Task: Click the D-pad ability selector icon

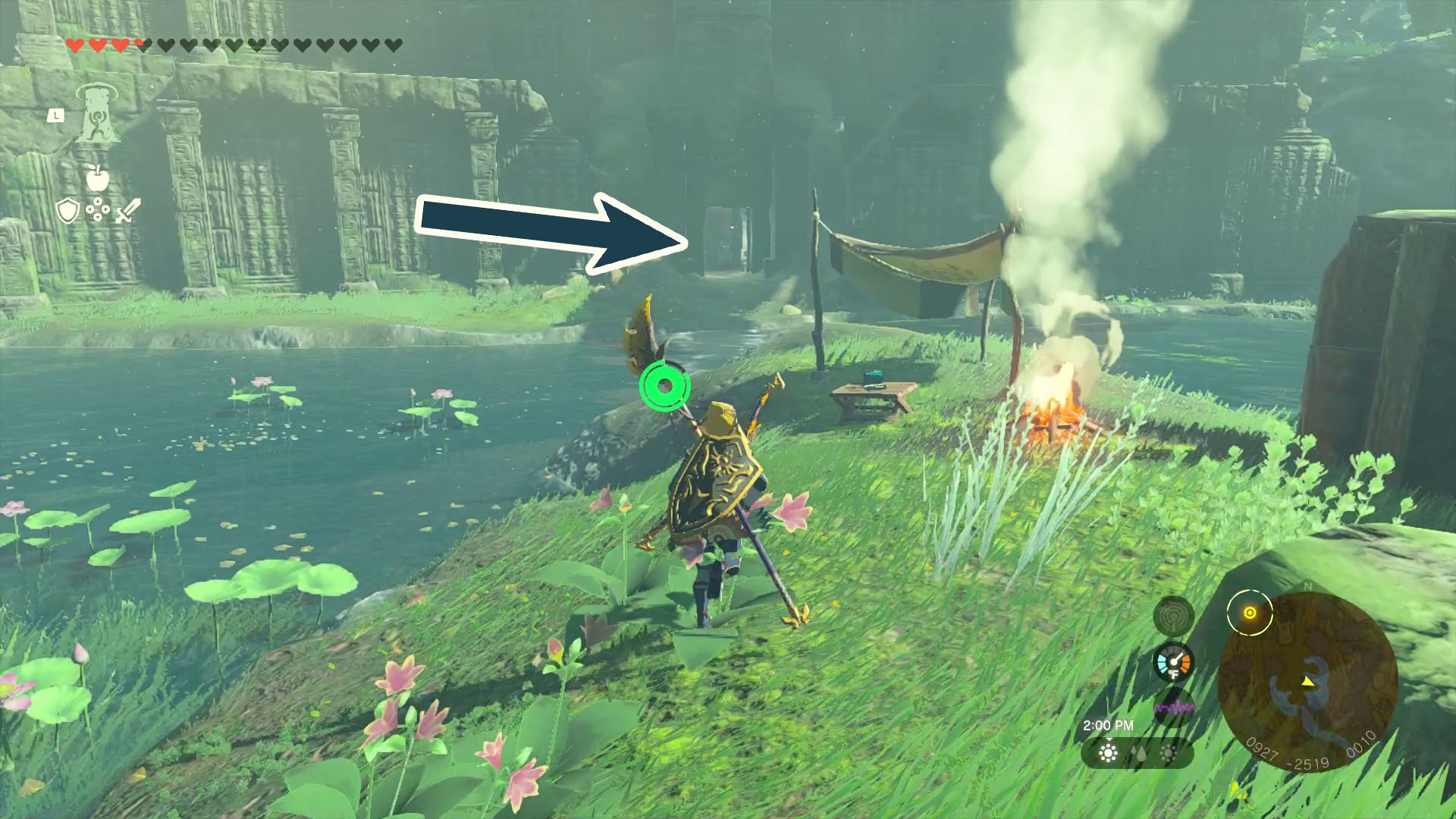Action: tap(98, 210)
